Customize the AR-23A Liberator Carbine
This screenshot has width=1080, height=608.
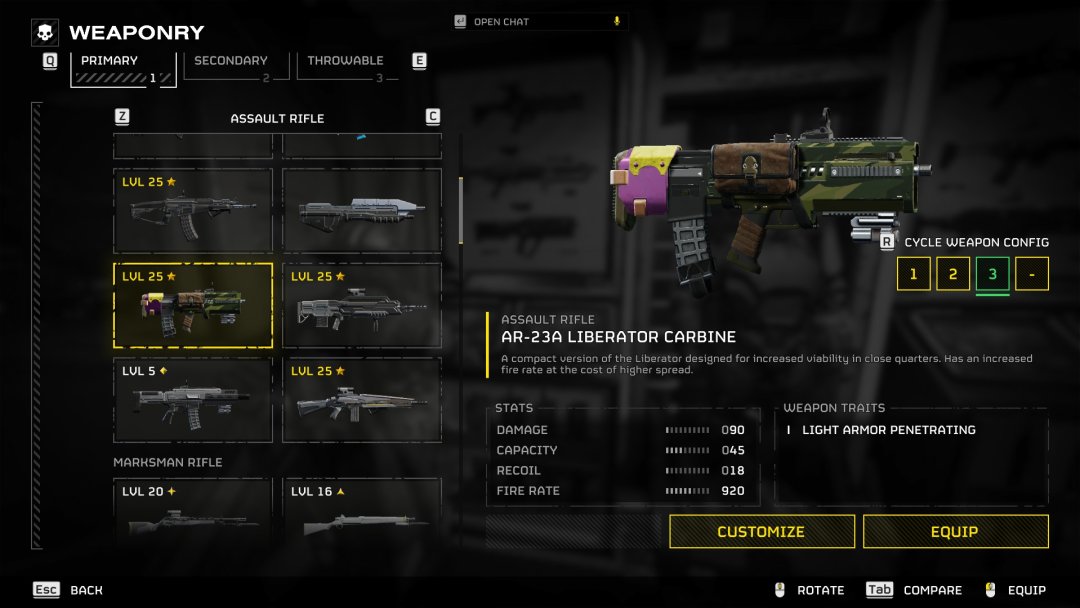(761, 532)
